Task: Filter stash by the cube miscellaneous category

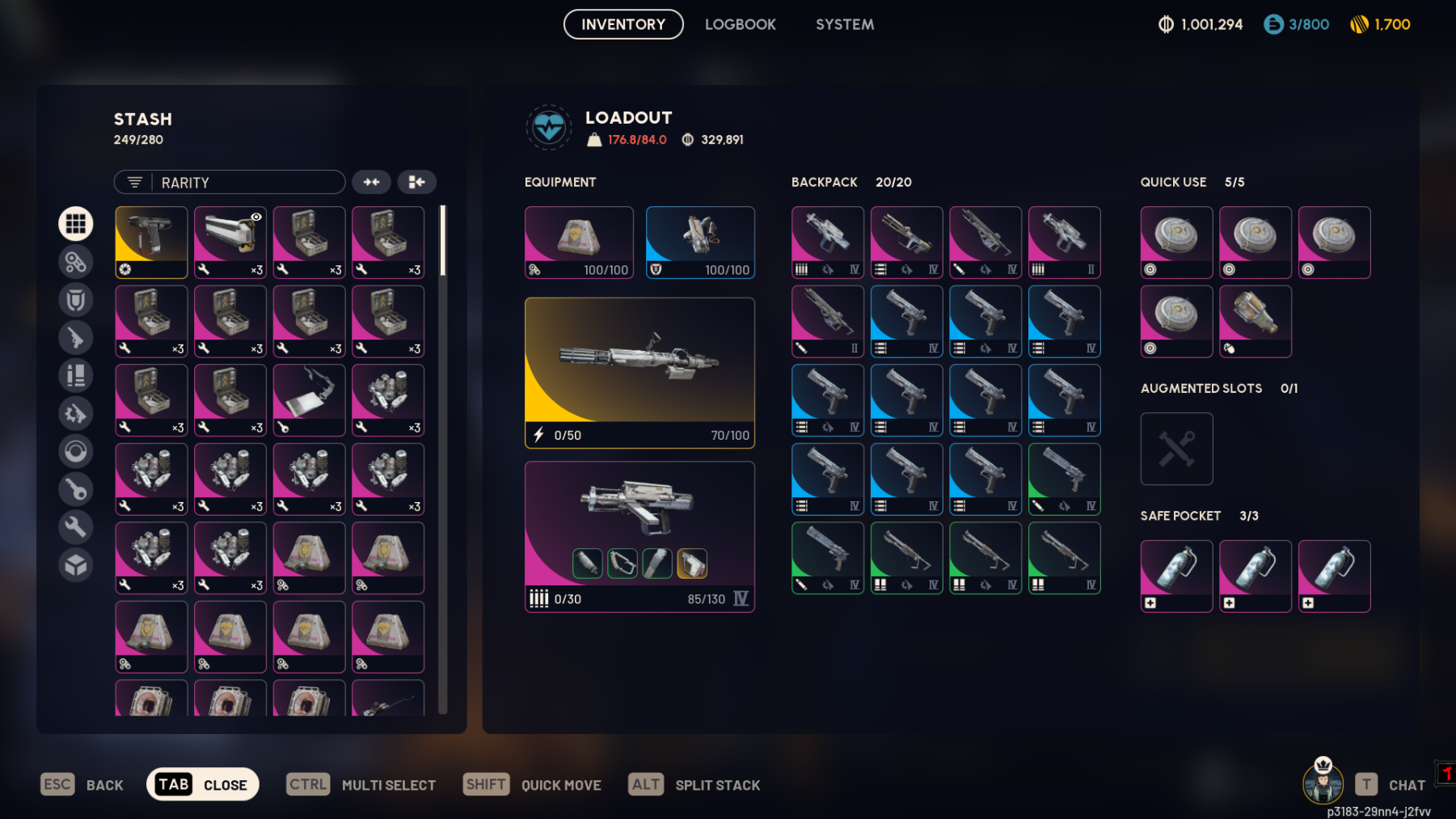Action: [x=76, y=565]
